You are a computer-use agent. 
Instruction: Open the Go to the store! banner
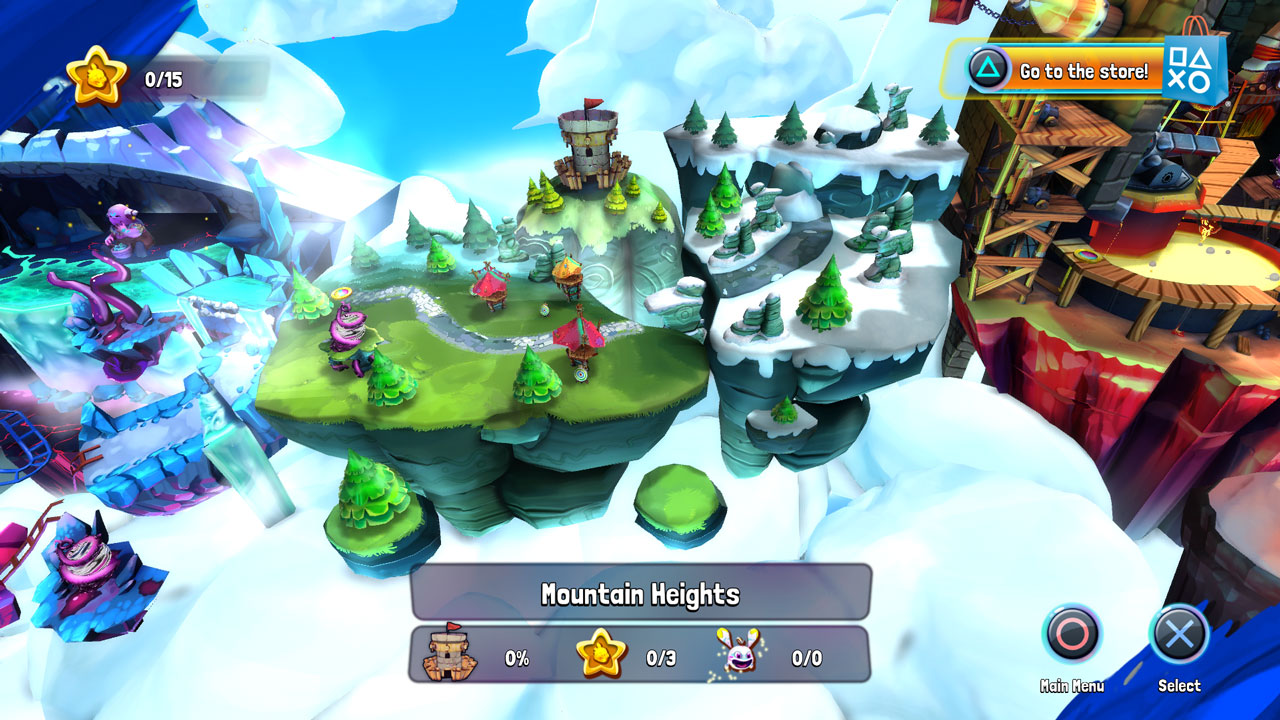point(1082,71)
